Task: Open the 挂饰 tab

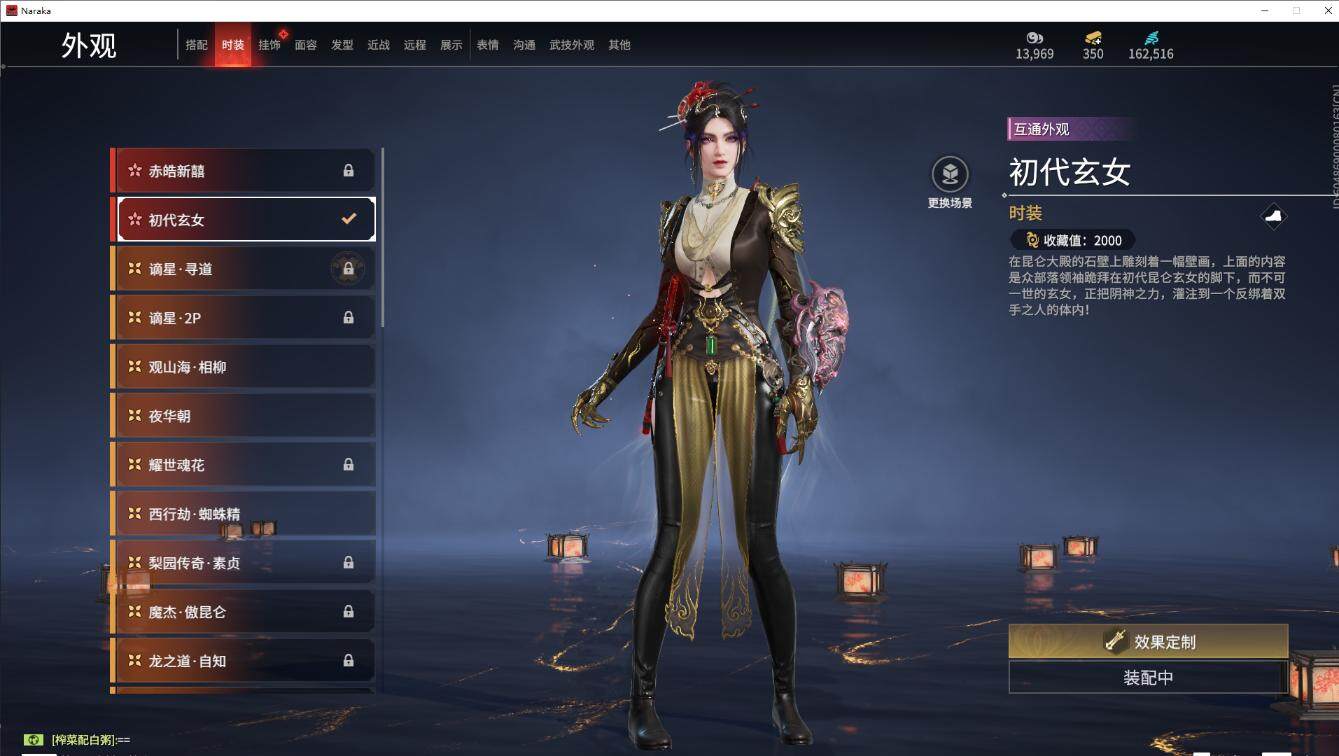Action: [x=269, y=45]
